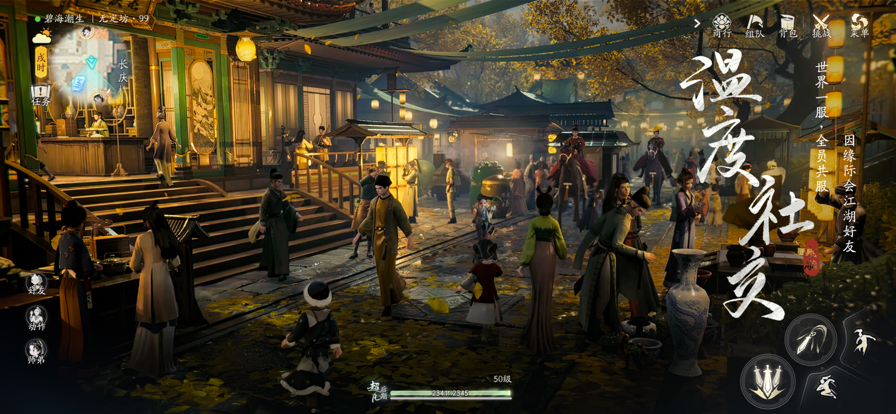This screenshot has height=414, width=896.
Task: Tap the weather cloud-and-sun icon
Action: click(x=41, y=37)
